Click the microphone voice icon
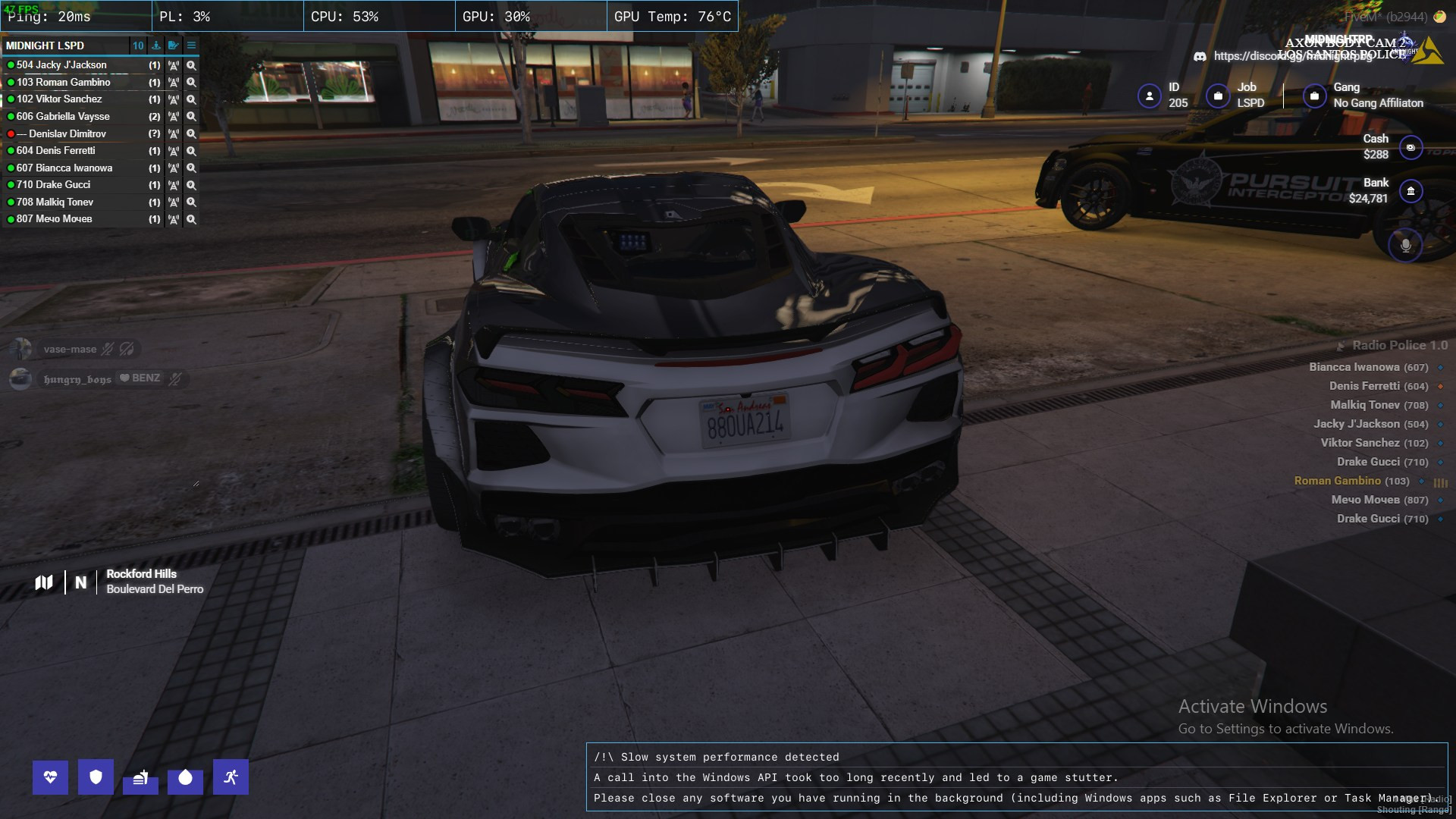1456x819 pixels. (x=1405, y=245)
